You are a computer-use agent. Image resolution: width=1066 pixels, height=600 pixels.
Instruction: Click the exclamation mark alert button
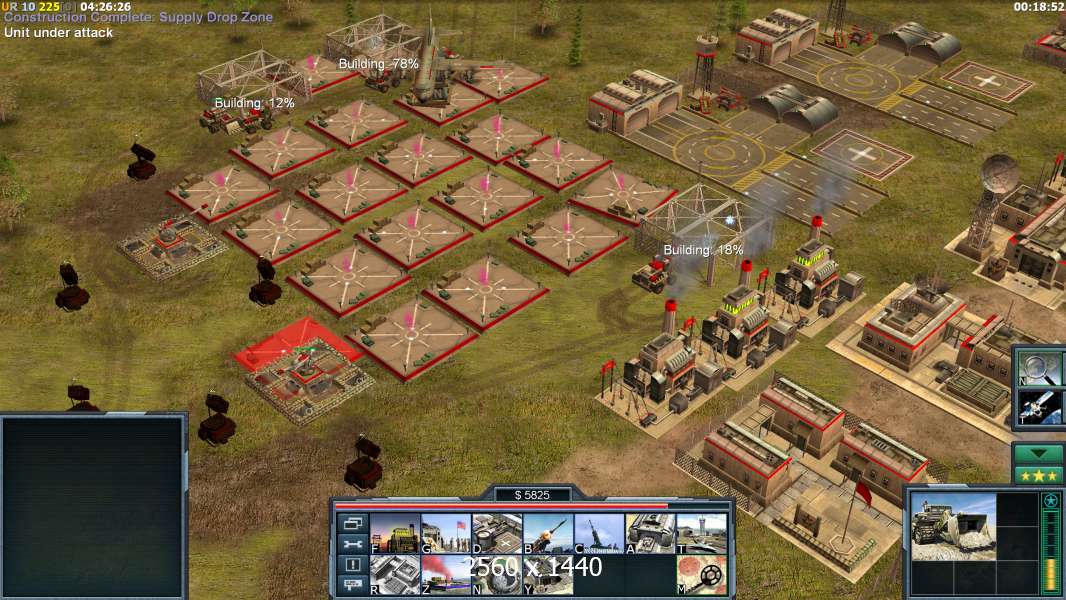tap(351, 565)
